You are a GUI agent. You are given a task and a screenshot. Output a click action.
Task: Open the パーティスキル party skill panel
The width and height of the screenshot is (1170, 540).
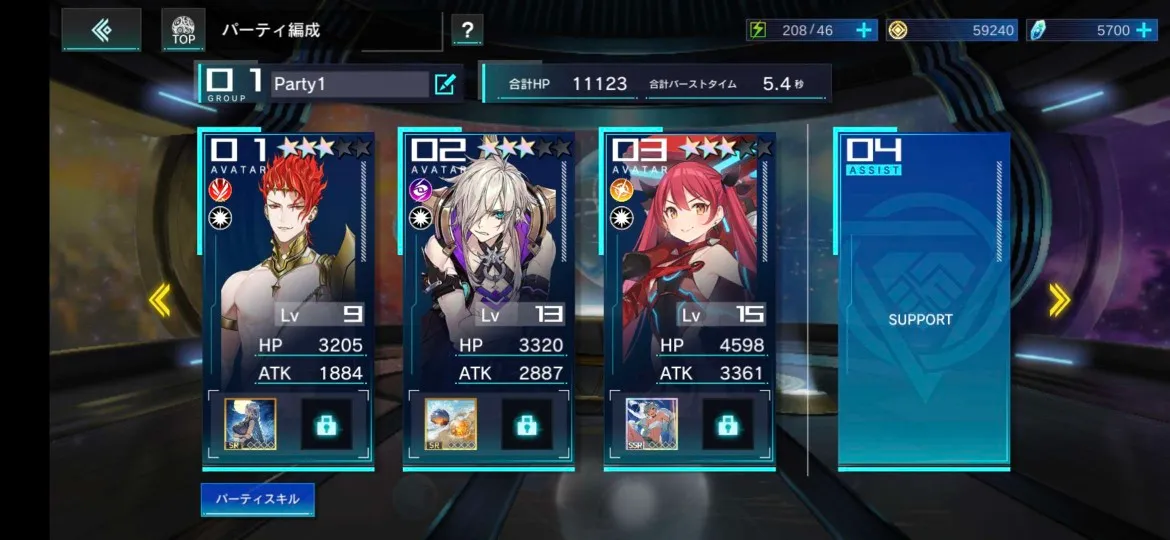click(257, 499)
